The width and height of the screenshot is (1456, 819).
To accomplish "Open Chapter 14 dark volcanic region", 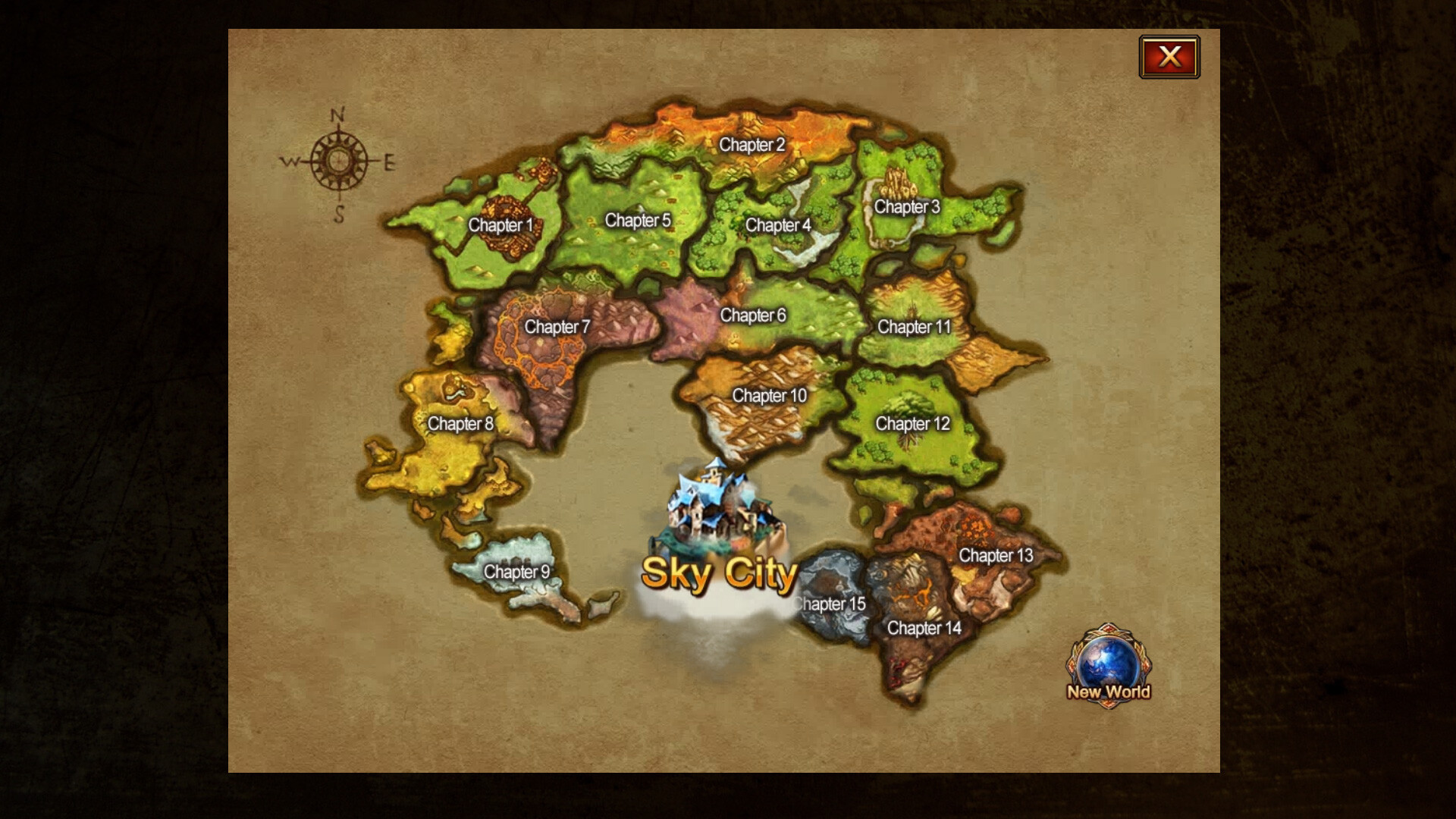I will (924, 629).
